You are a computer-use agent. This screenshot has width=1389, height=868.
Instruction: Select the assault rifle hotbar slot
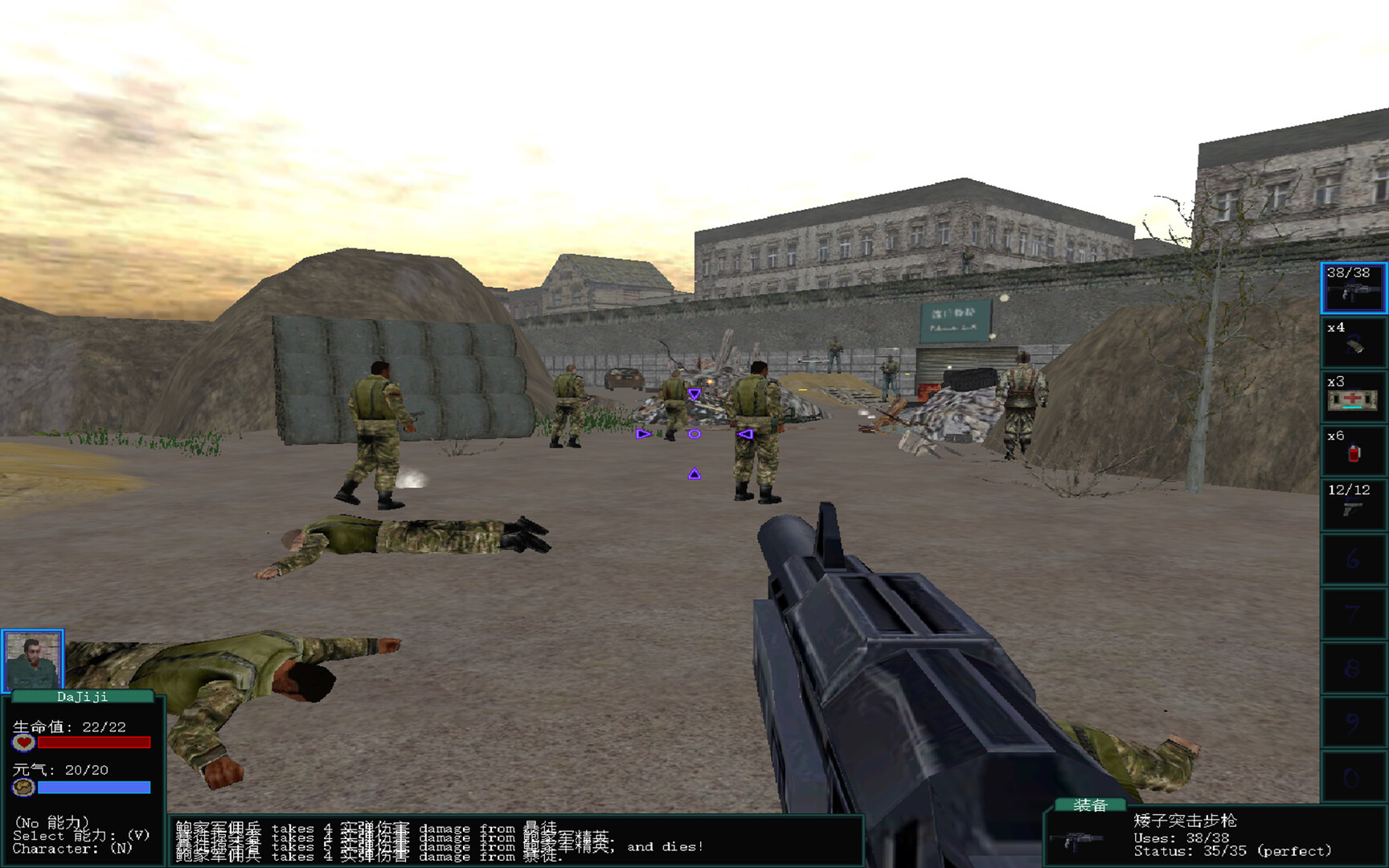tap(1354, 288)
